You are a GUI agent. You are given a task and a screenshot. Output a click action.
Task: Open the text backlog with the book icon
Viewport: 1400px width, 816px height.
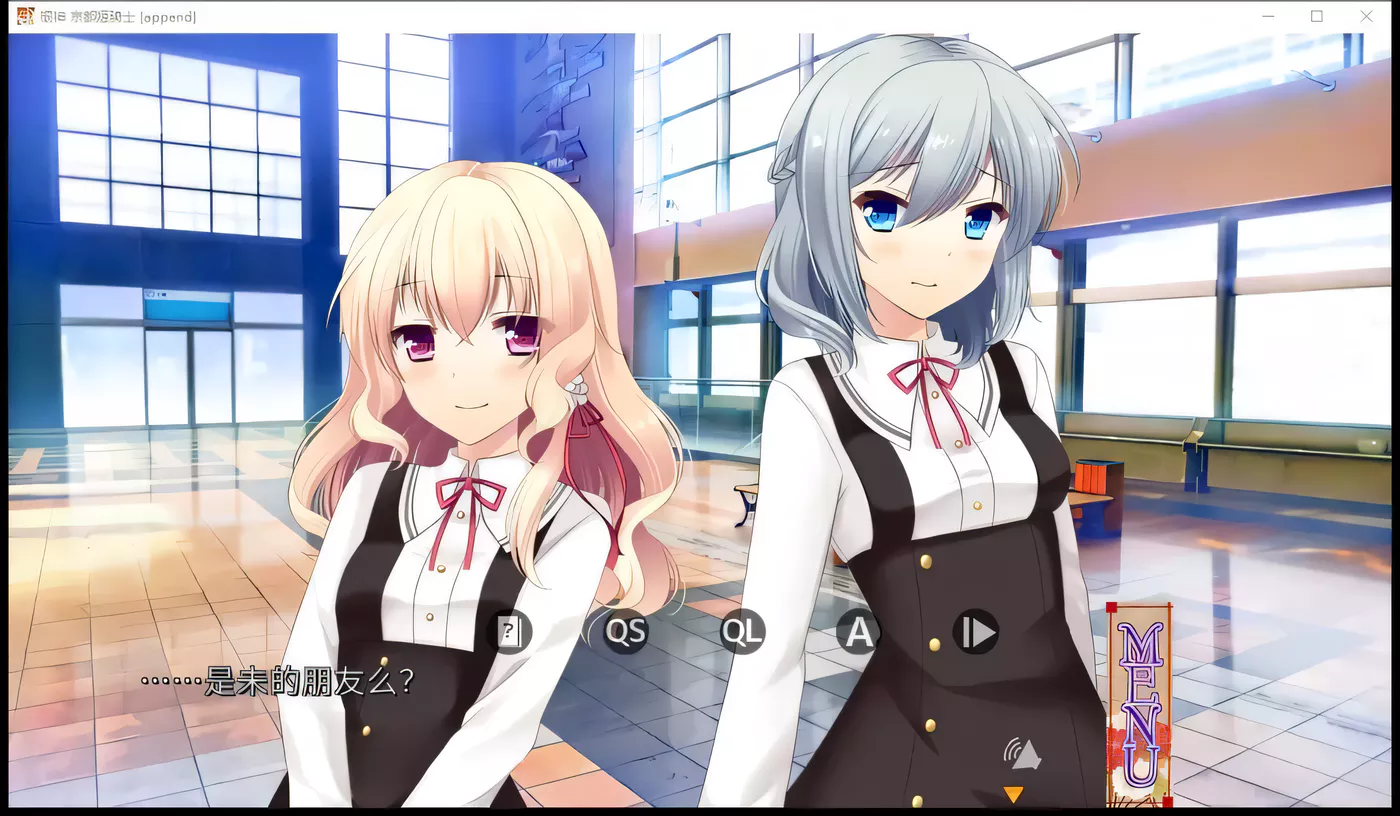point(510,631)
